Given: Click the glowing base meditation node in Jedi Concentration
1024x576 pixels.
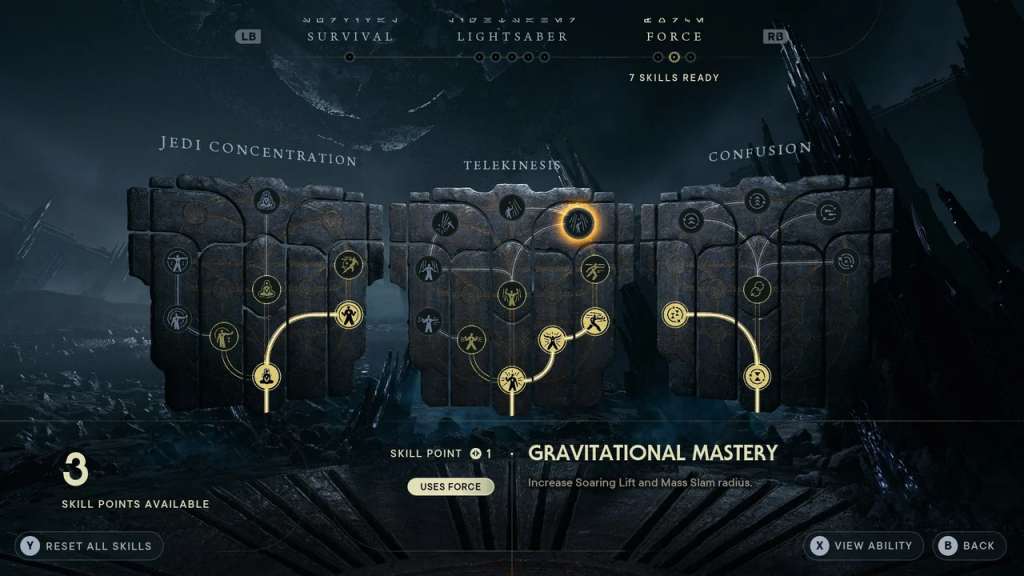Looking at the screenshot, I should point(266,377).
